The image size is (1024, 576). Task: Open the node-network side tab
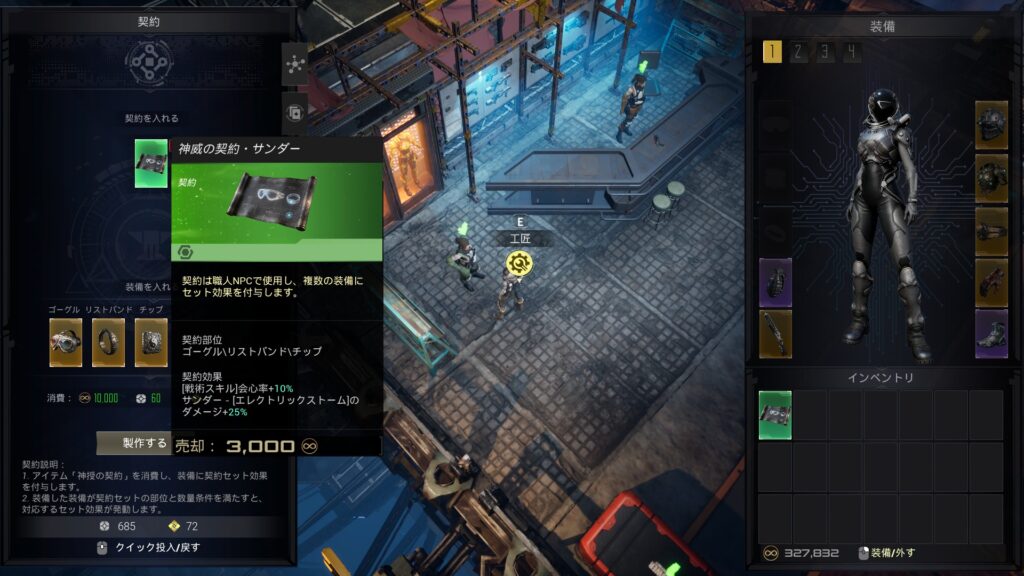(295, 64)
